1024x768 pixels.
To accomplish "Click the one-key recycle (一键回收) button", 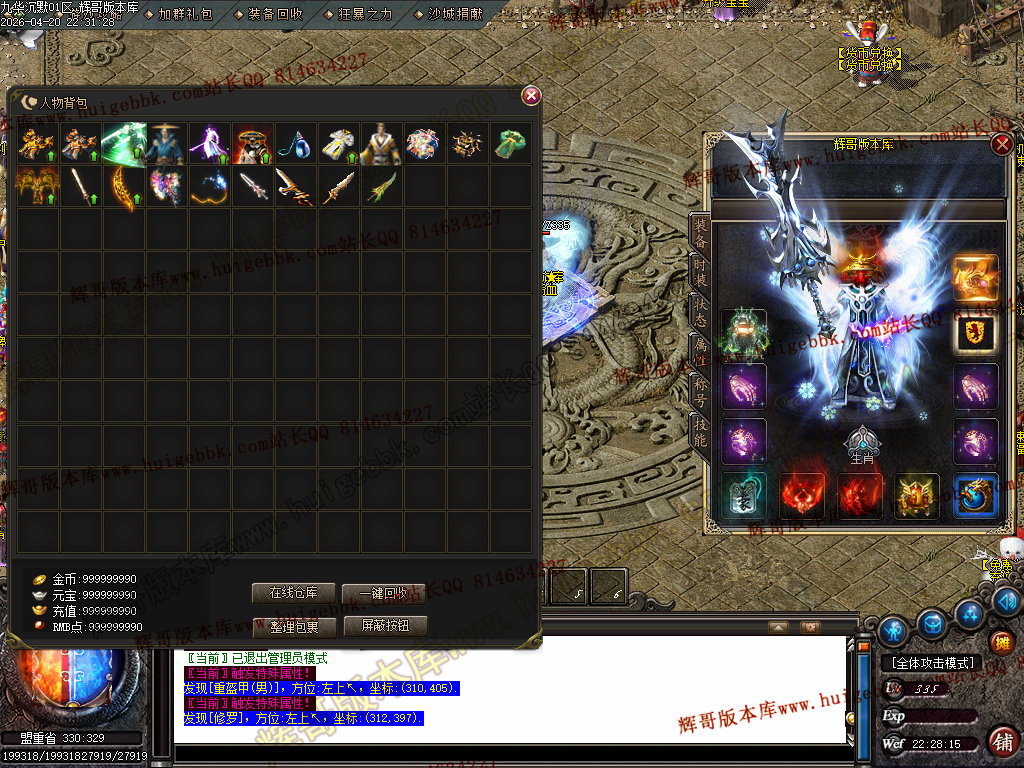I will tap(384, 593).
